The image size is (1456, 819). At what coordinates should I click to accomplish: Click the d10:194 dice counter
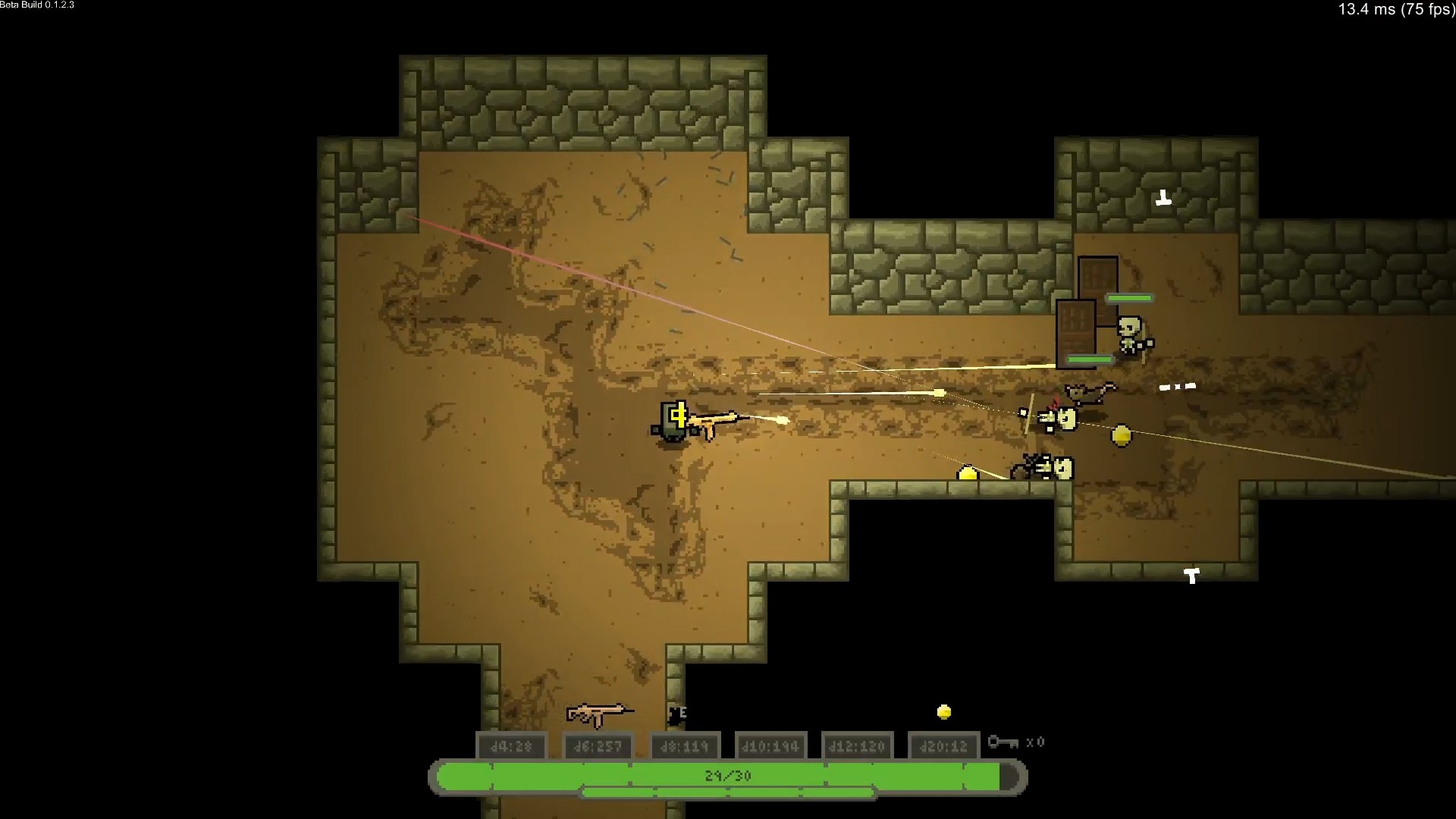click(771, 745)
